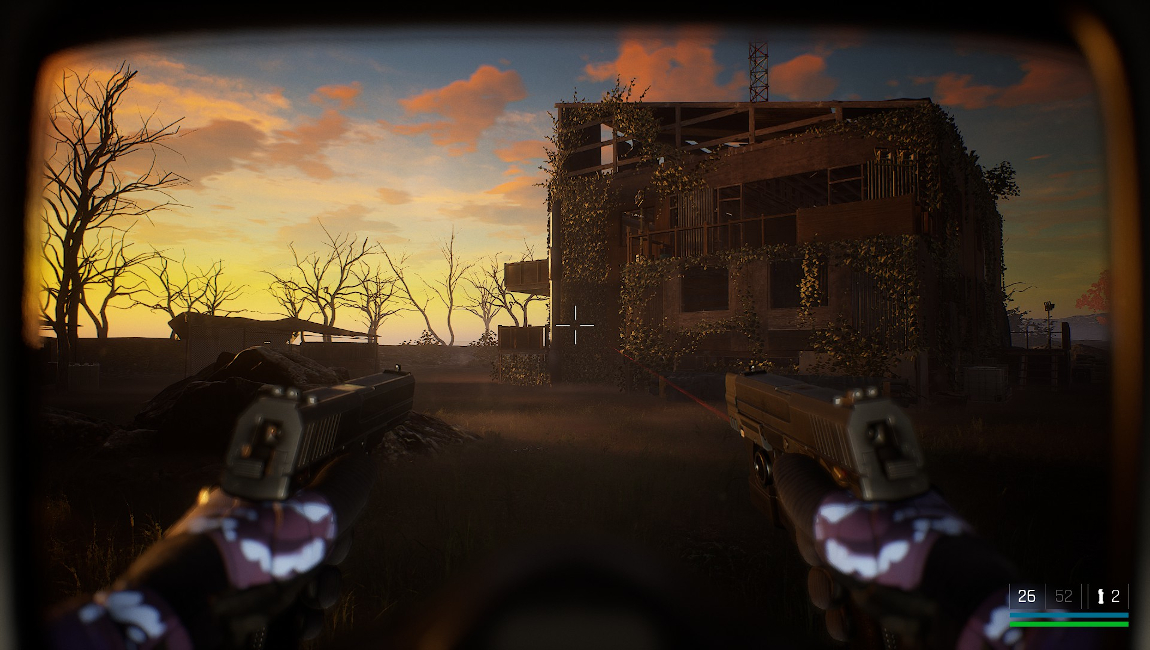Select the throwable item icon beside the 2
Image resolution: width=1150 pixels, height=650 pixels.
[1101, 597]
